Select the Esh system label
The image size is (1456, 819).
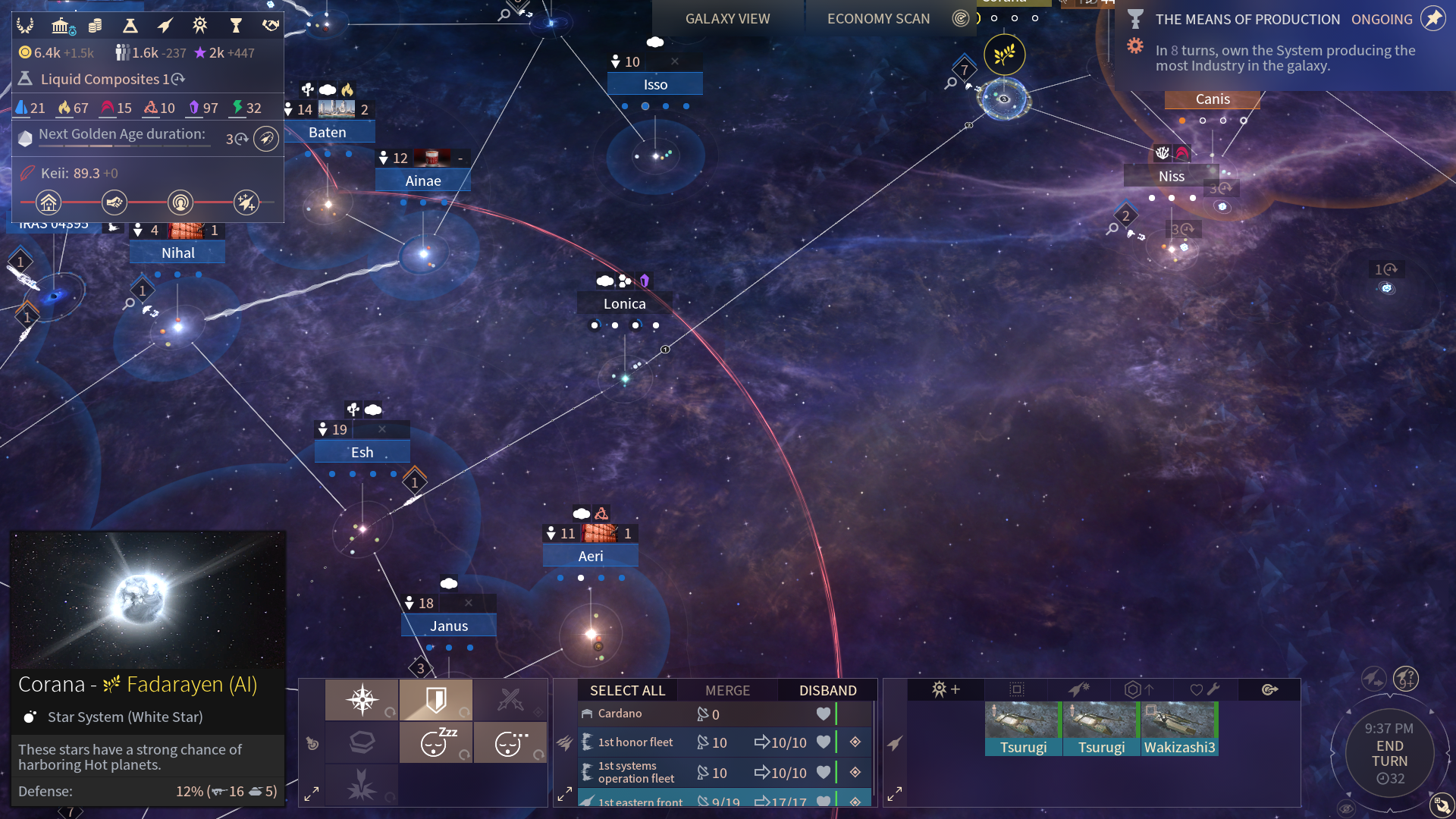pos(362,452)
